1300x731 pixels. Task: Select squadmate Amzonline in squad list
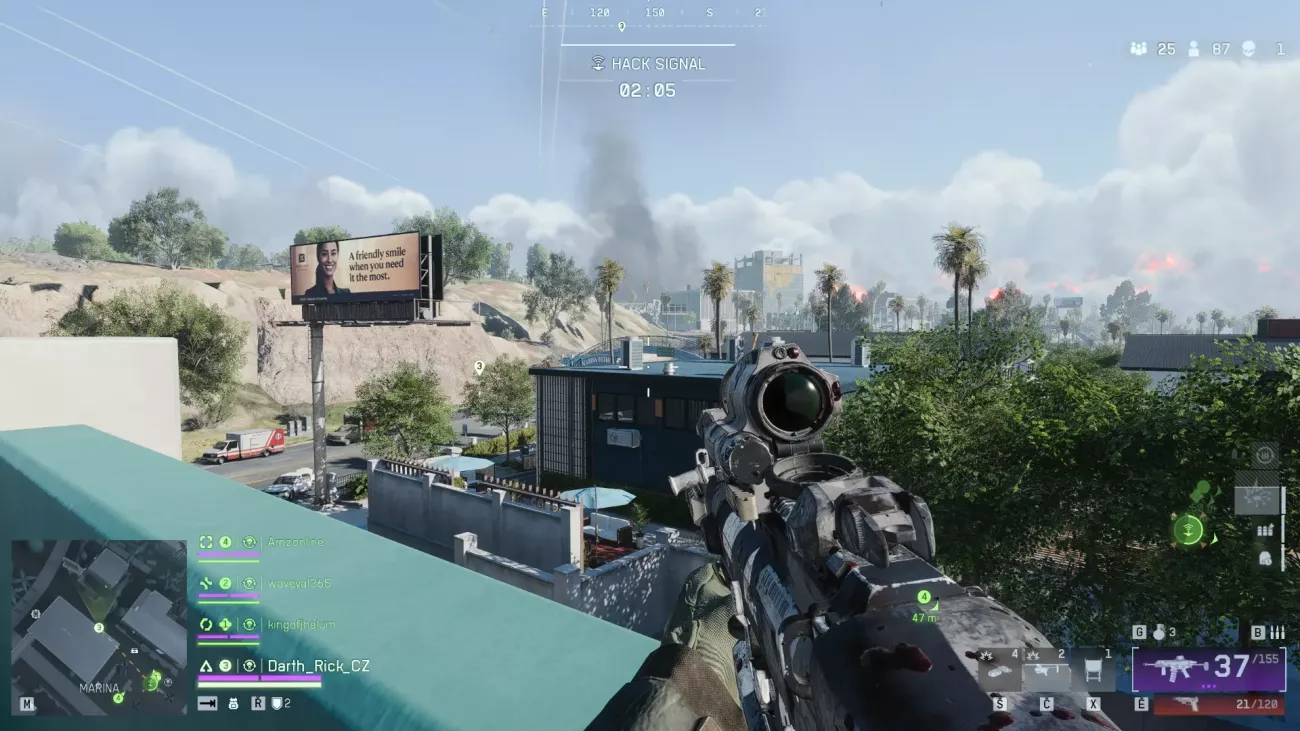pos(295,542)
